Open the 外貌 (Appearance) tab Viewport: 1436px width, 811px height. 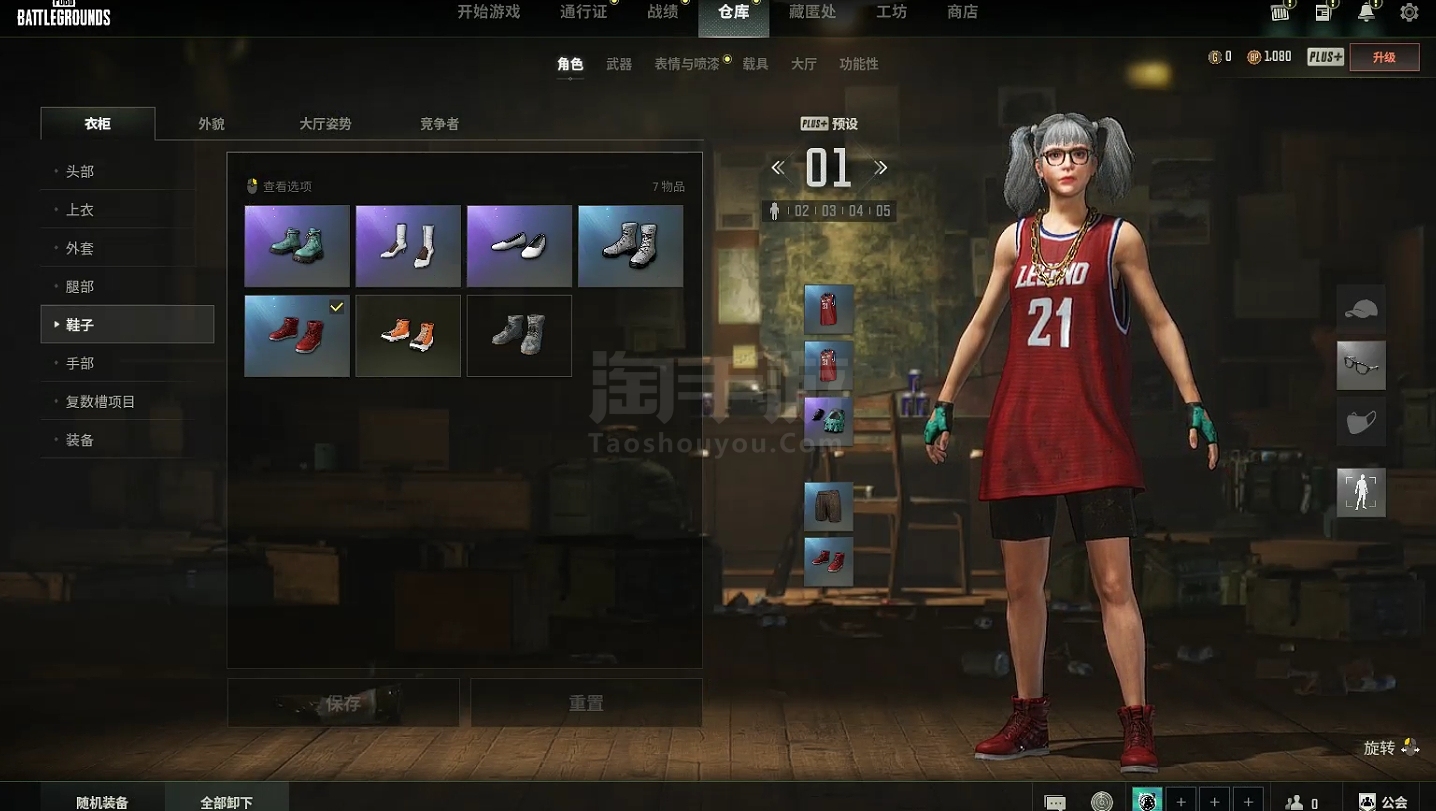coord(211,124)
